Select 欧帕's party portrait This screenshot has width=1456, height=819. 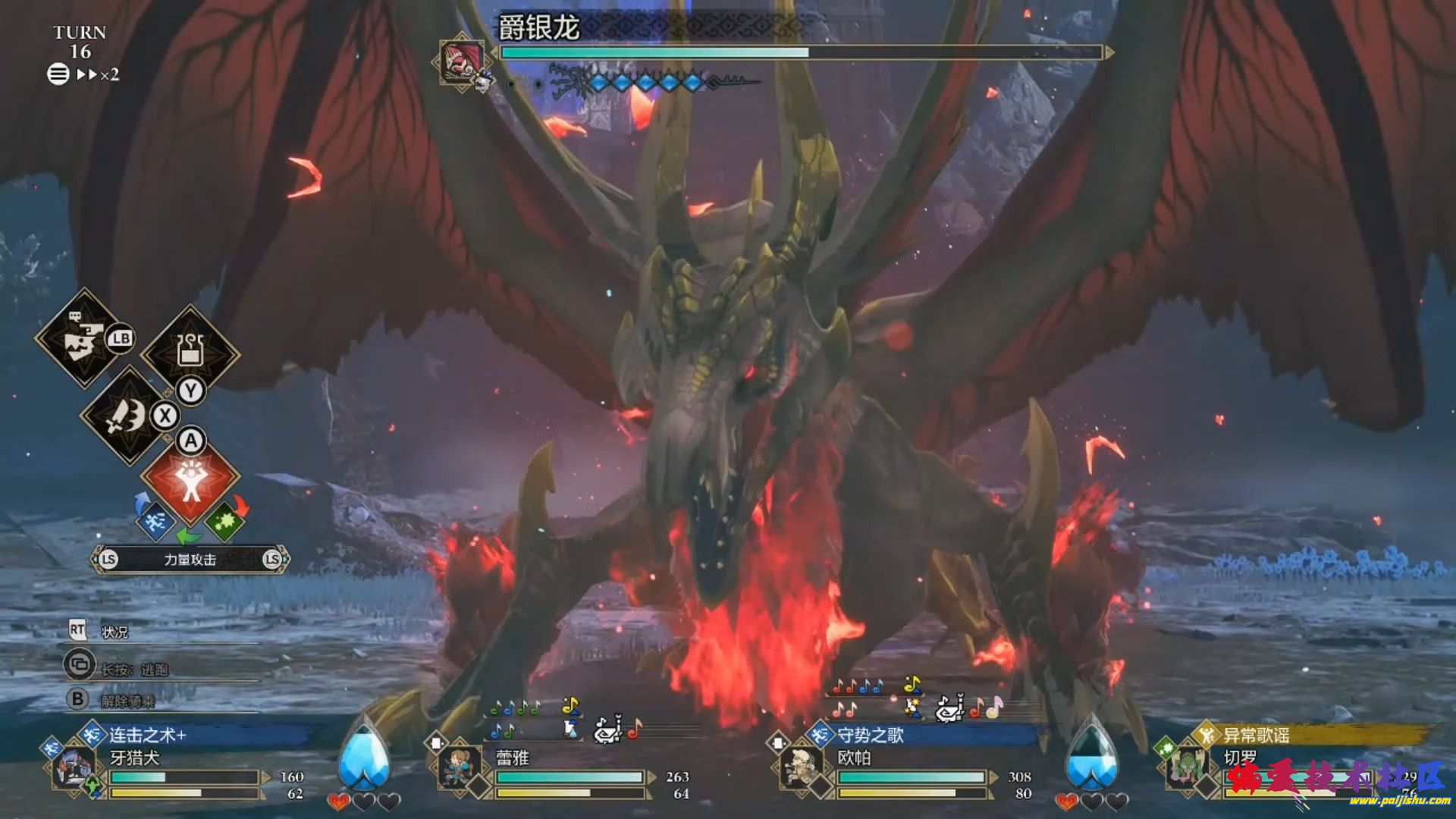801,767
